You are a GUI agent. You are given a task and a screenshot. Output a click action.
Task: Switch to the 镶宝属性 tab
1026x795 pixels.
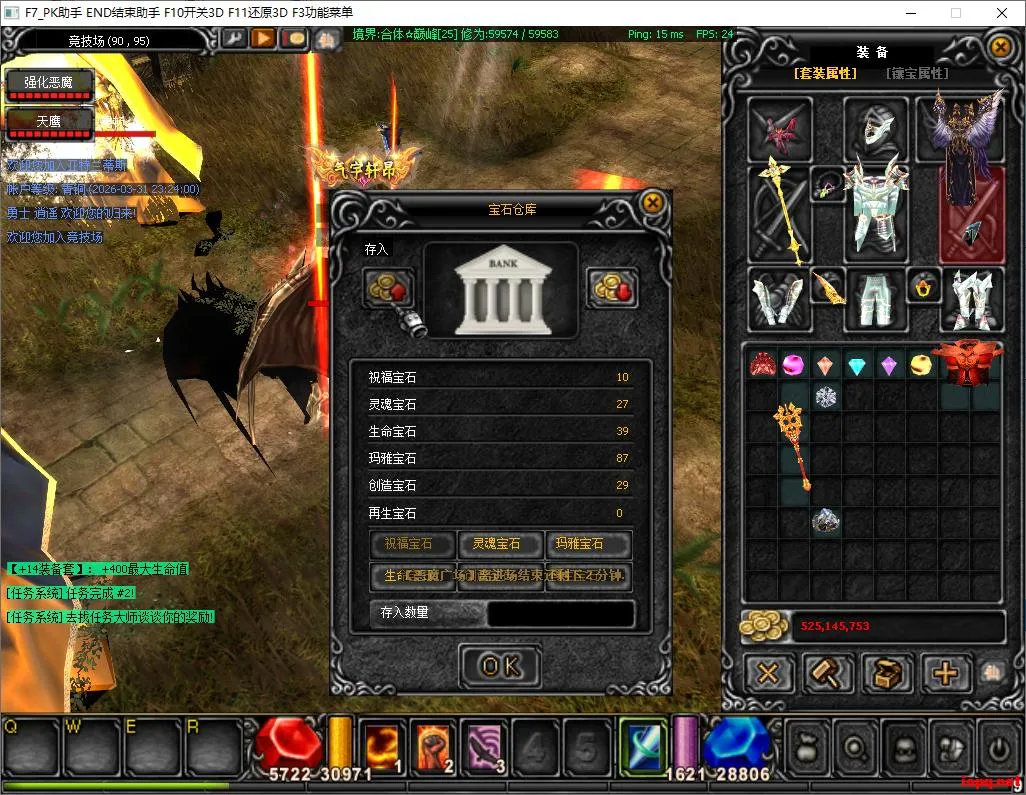[x=916, y=73]
